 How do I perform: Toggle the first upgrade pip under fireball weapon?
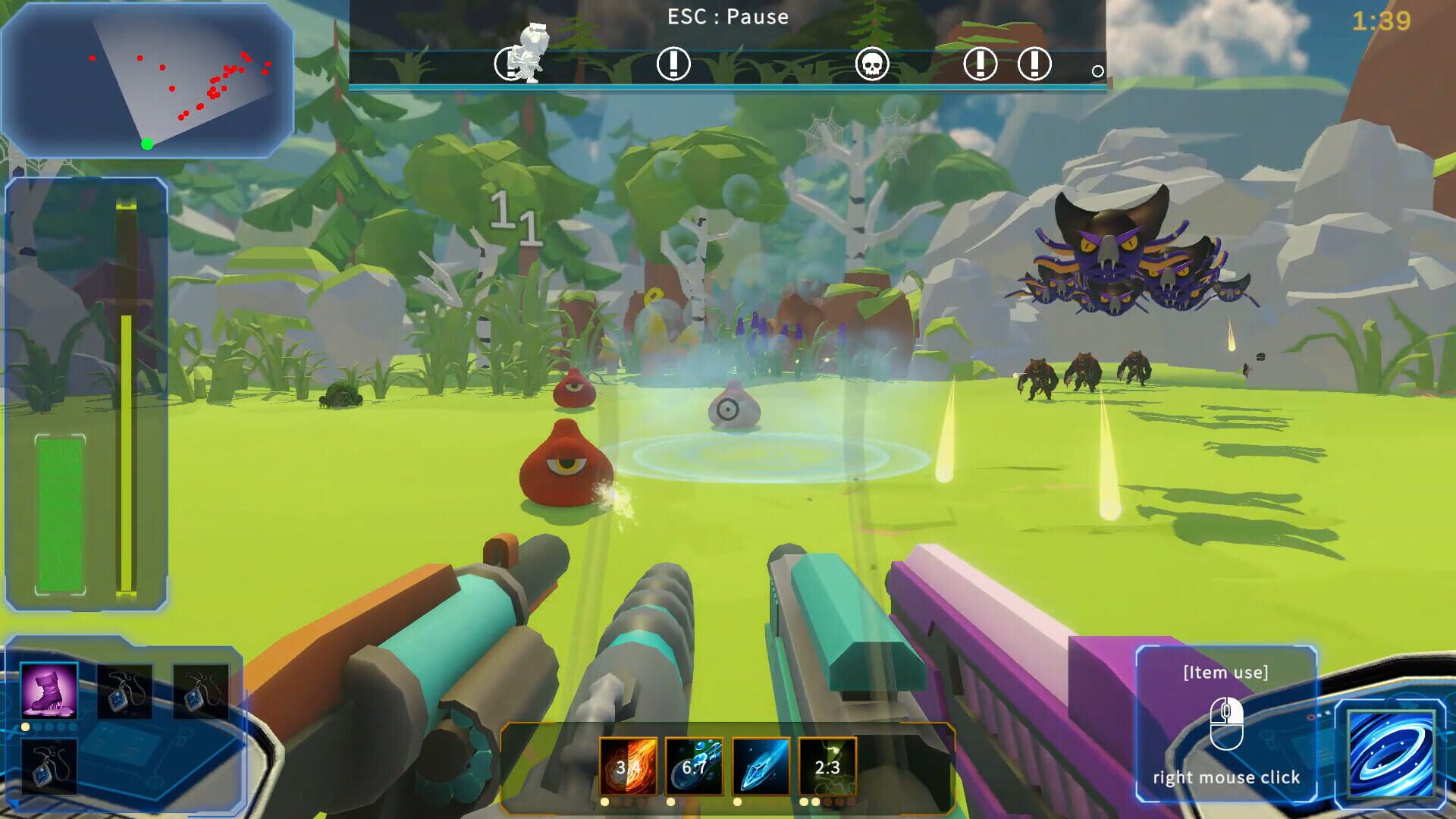(604, 802)
